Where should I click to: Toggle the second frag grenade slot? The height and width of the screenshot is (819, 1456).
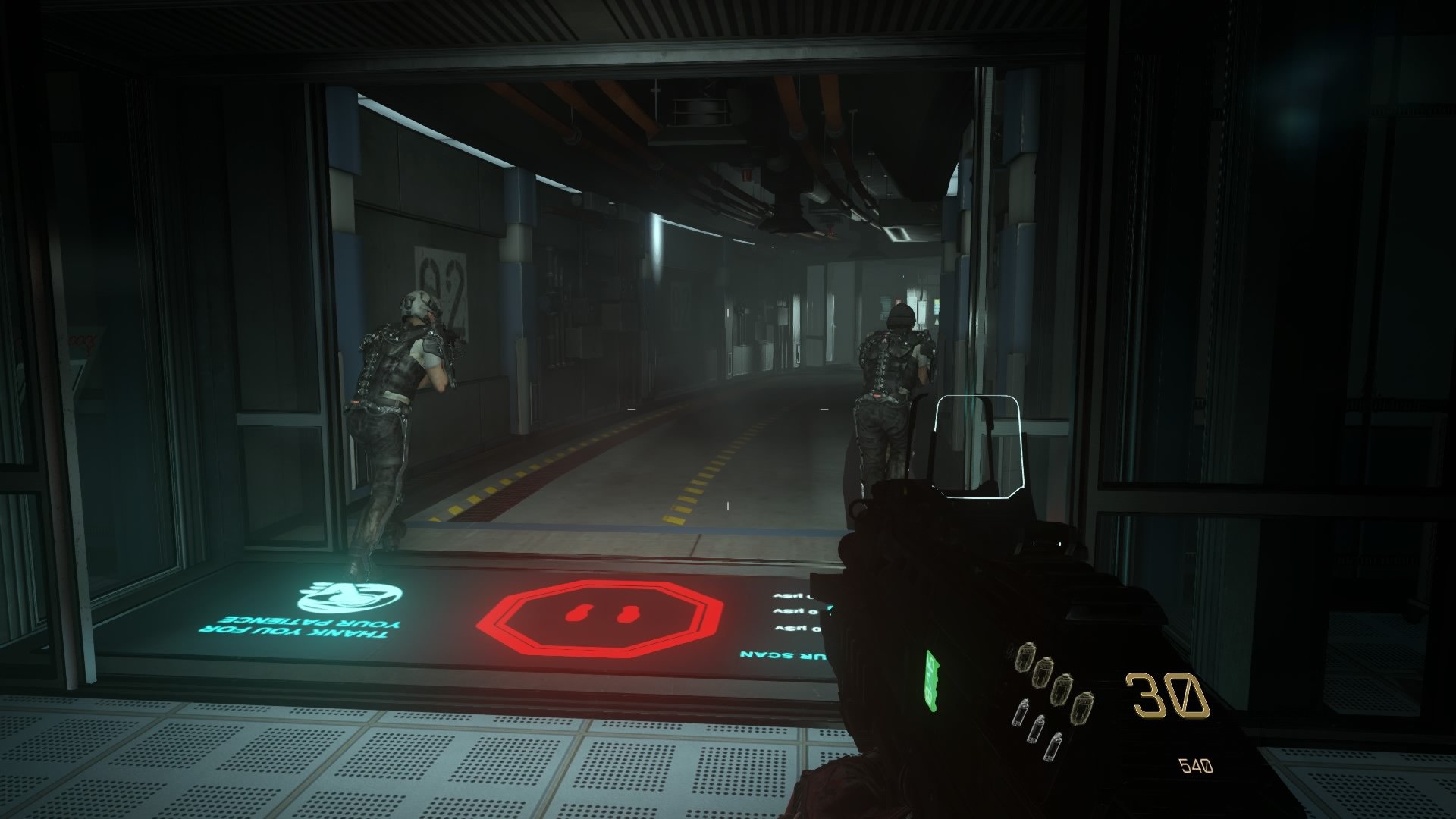1043,673
